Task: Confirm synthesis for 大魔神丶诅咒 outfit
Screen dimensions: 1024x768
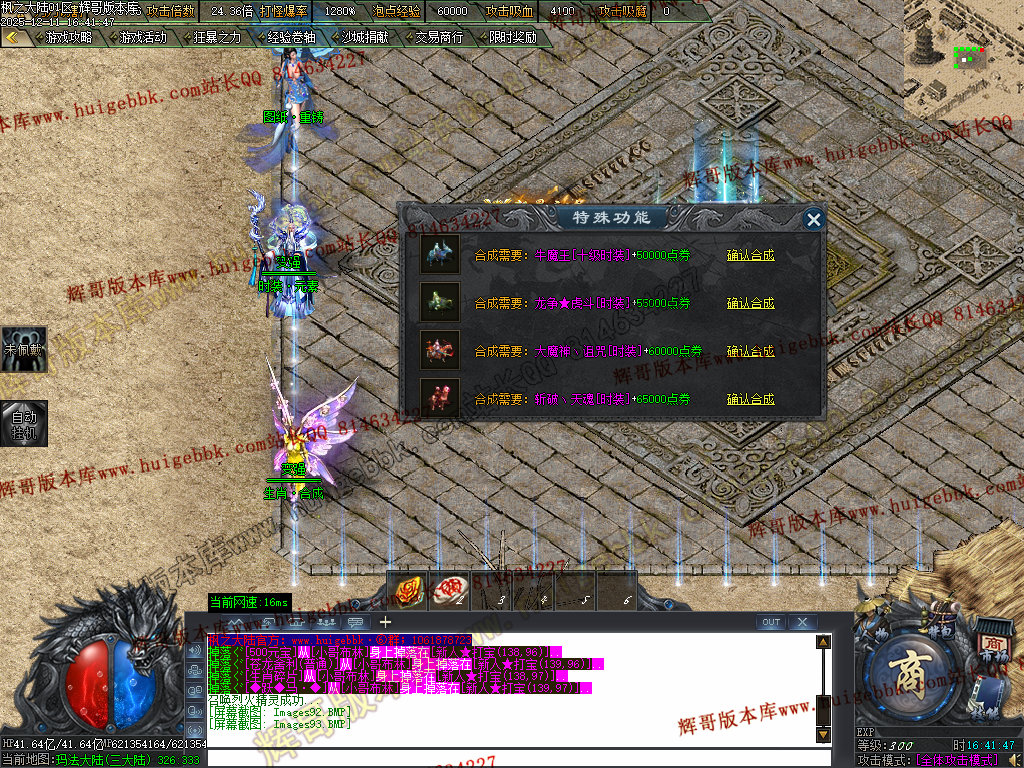Action: [750, 352]
